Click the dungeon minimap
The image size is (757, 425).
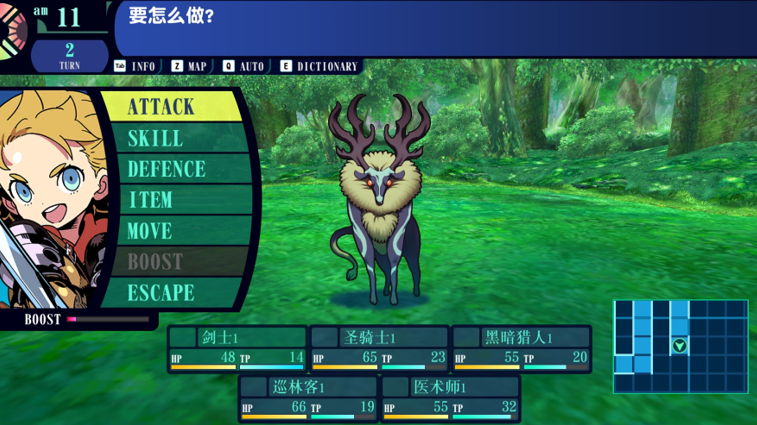click(x=680, y=346)
